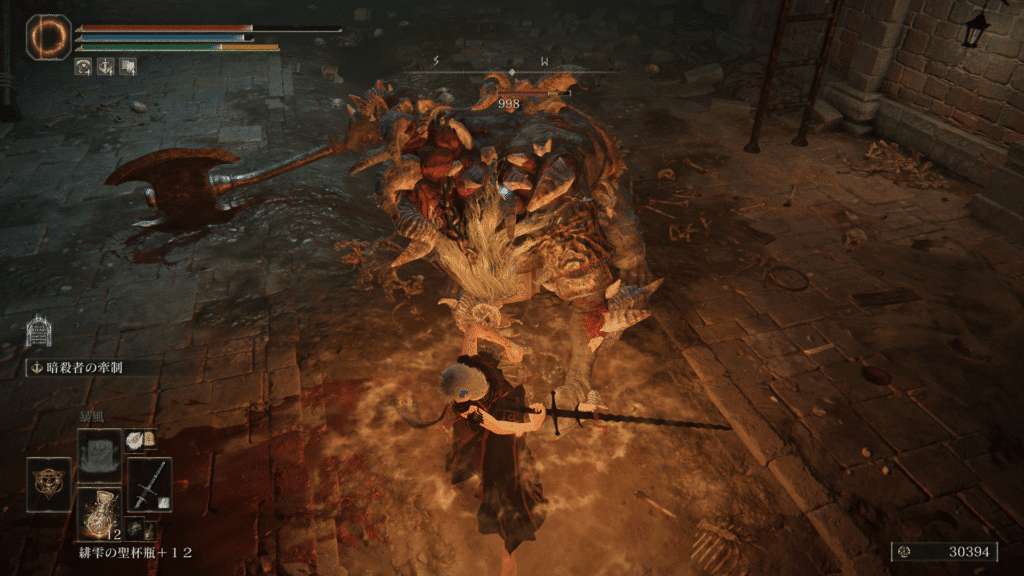The image size is (1024, 576).
Task: Click the first buff icon under the status bars
Action: point(84,67)
